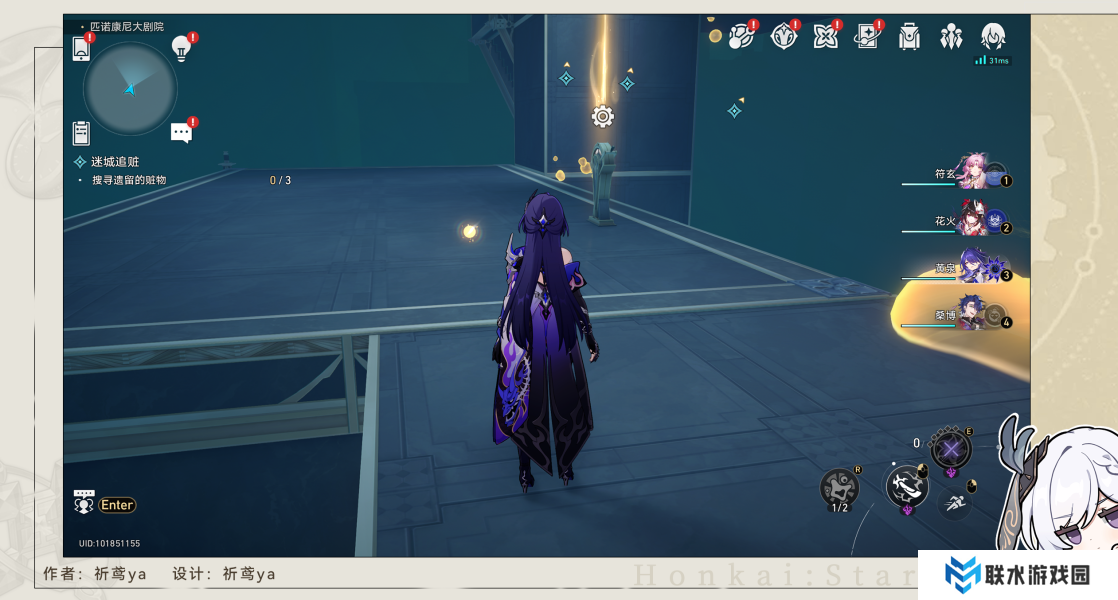
Task: Switch to party member 桑博
Action: pyautogui.click(x=974, y=316)
